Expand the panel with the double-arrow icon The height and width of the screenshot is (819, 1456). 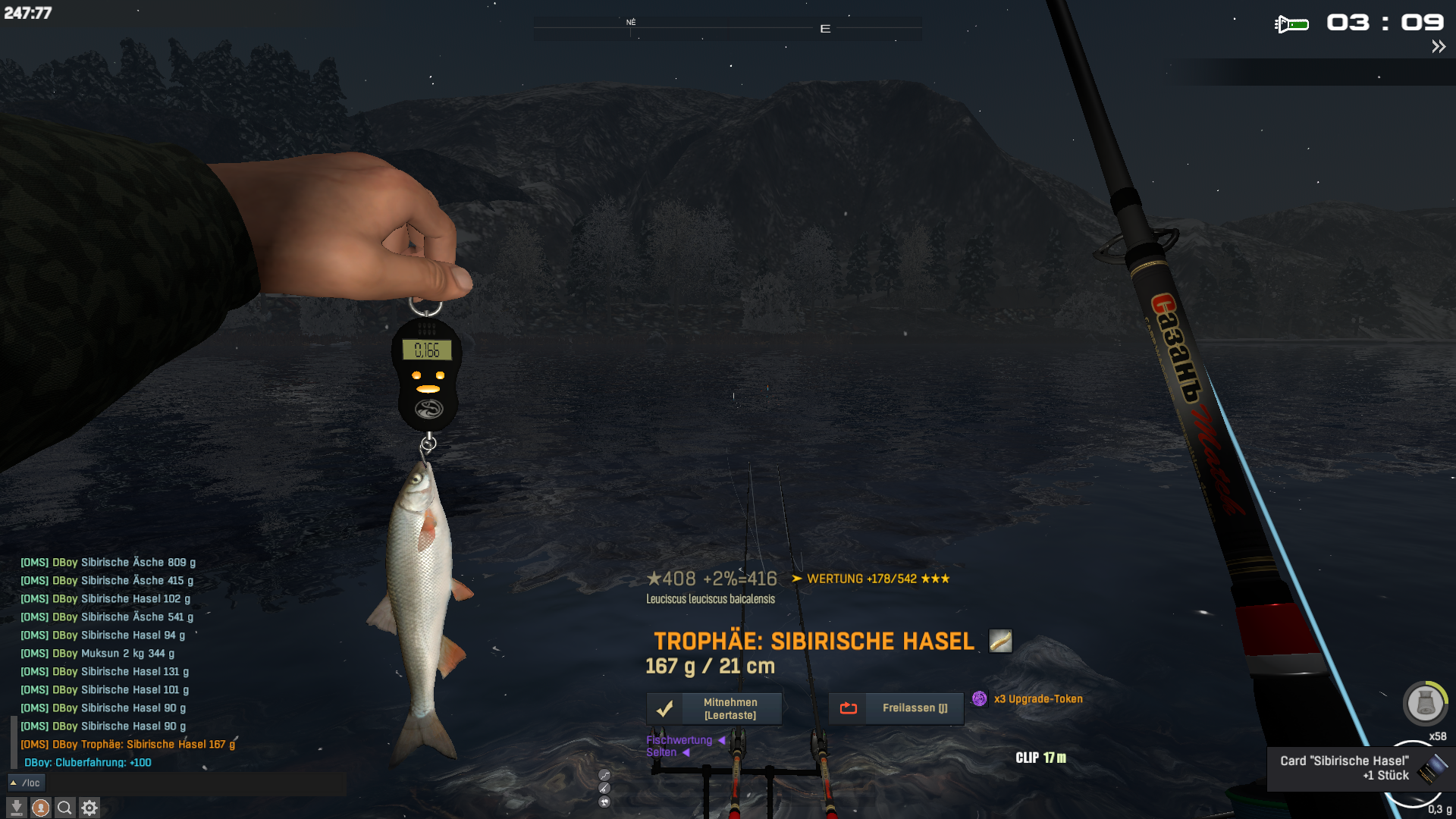click(x=1438, y=47)
